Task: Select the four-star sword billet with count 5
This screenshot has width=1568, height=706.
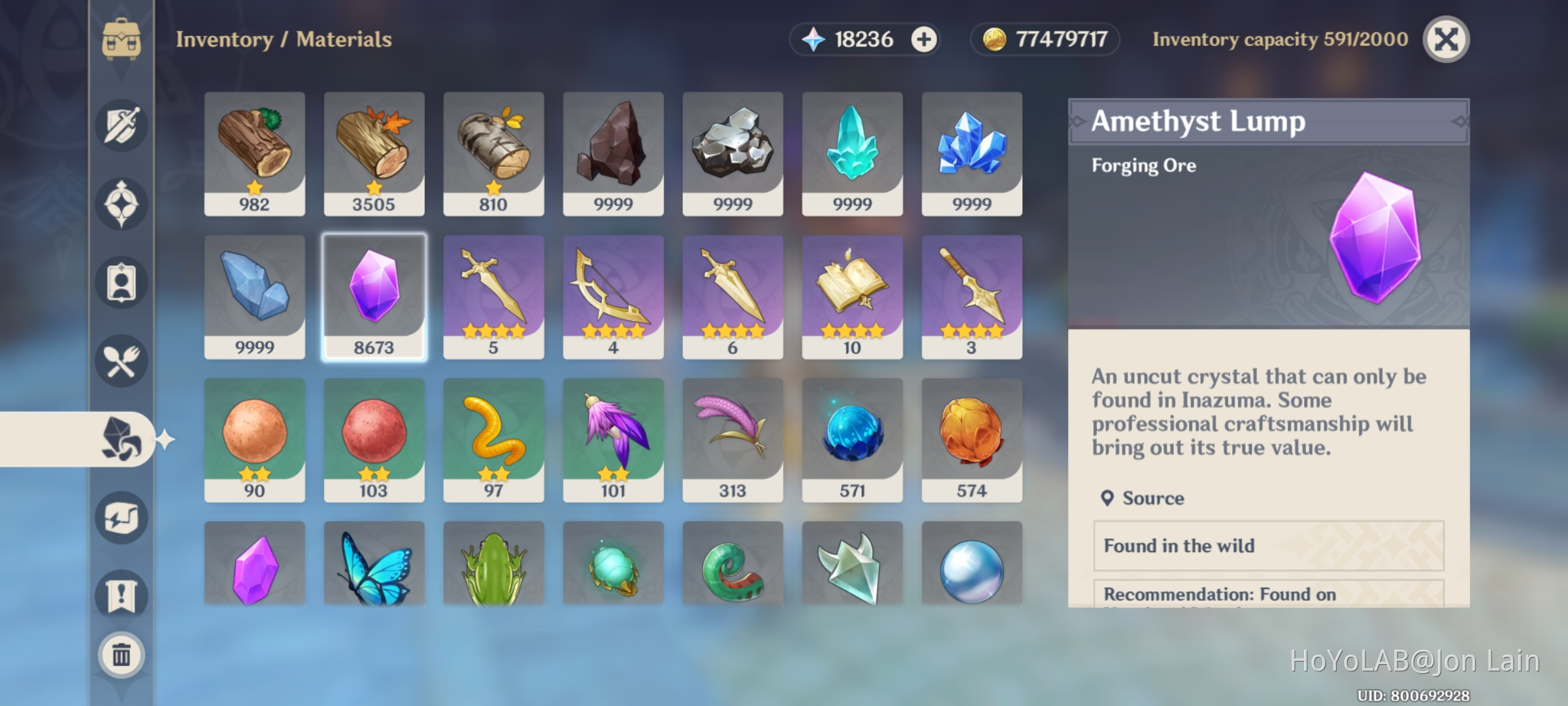Action: (x=493, y=297)
